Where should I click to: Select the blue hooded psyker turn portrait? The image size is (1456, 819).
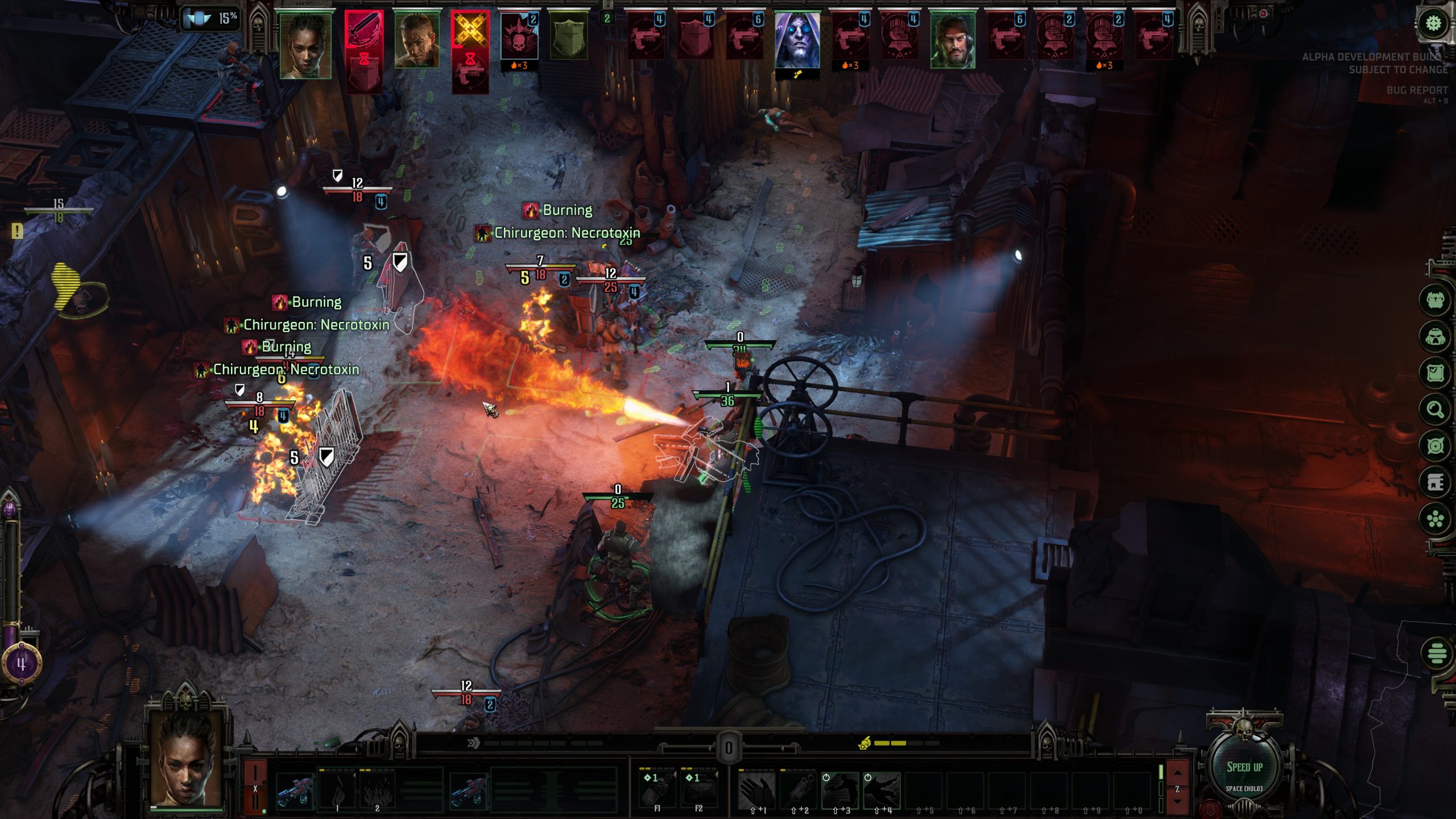[x=797, y=42]
